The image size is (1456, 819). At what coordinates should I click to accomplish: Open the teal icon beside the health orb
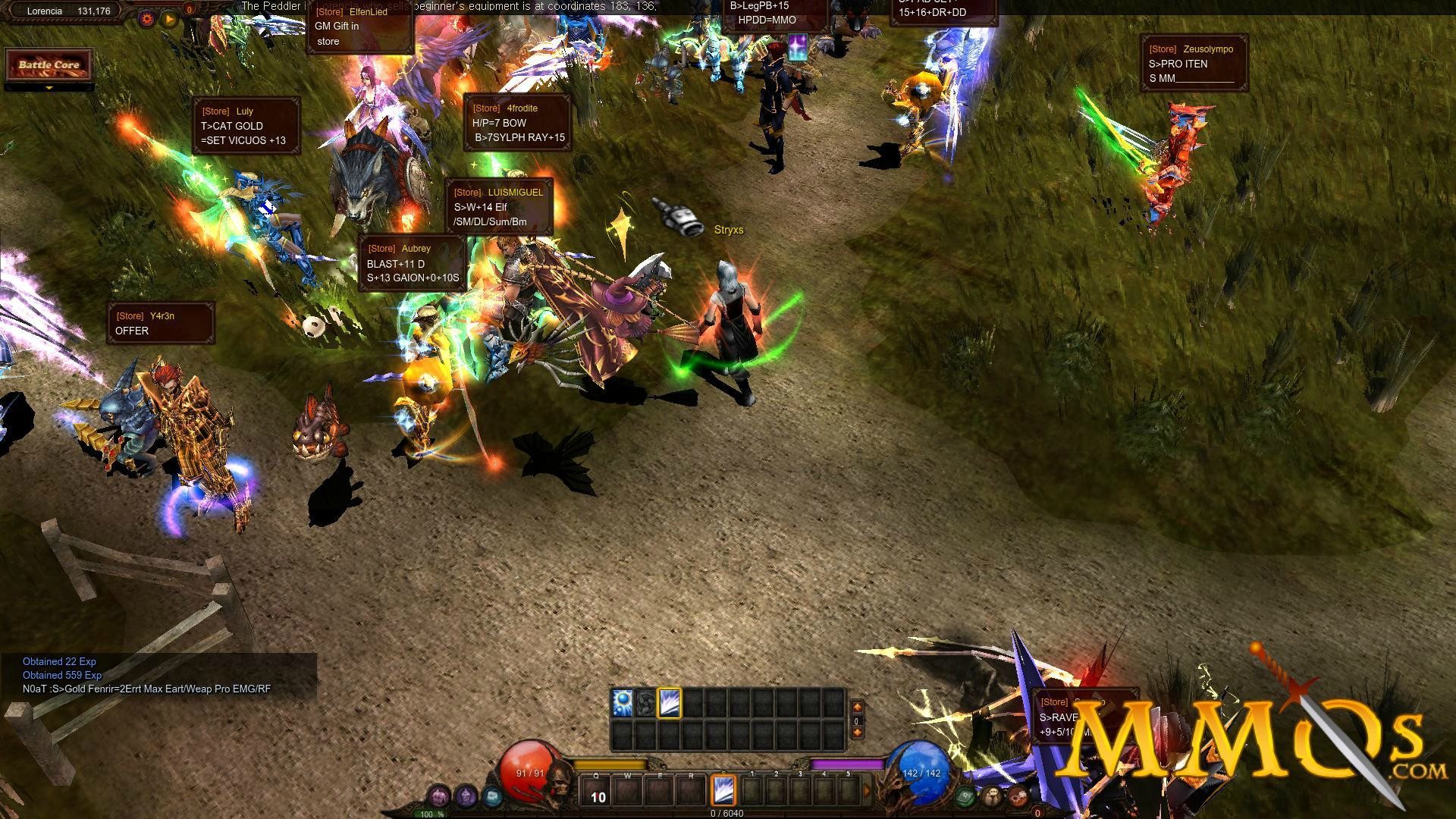(x=492, y=796)
